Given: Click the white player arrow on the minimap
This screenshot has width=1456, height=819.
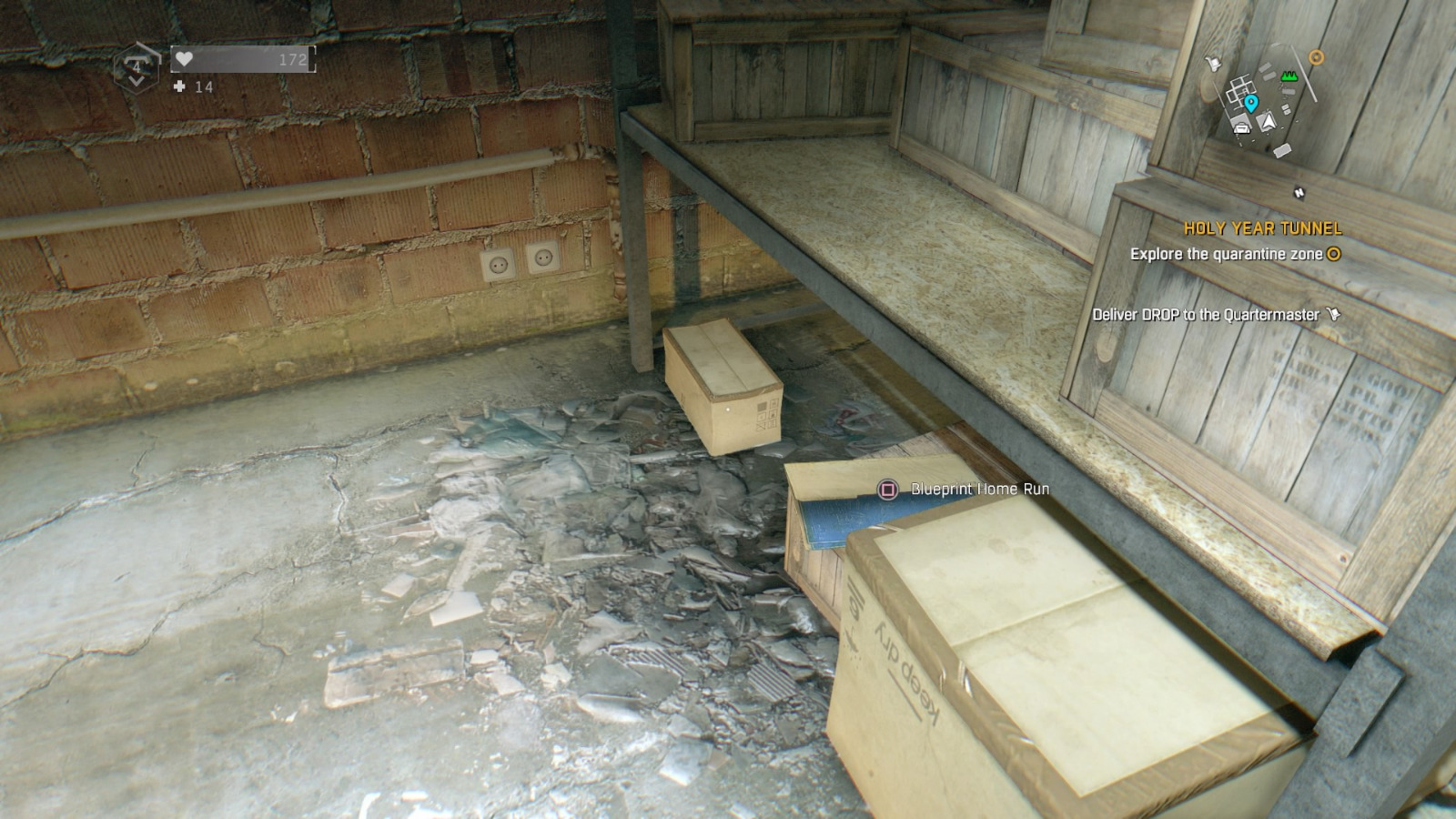Looking at the screenshot, I should (1268, 121).
